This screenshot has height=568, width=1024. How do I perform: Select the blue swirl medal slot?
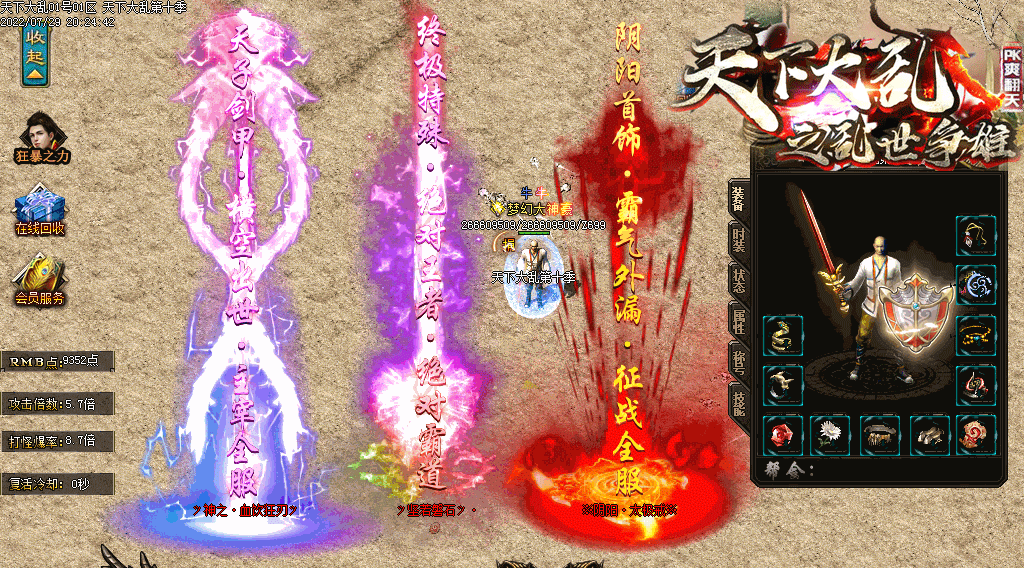click(x=975, y=285)
